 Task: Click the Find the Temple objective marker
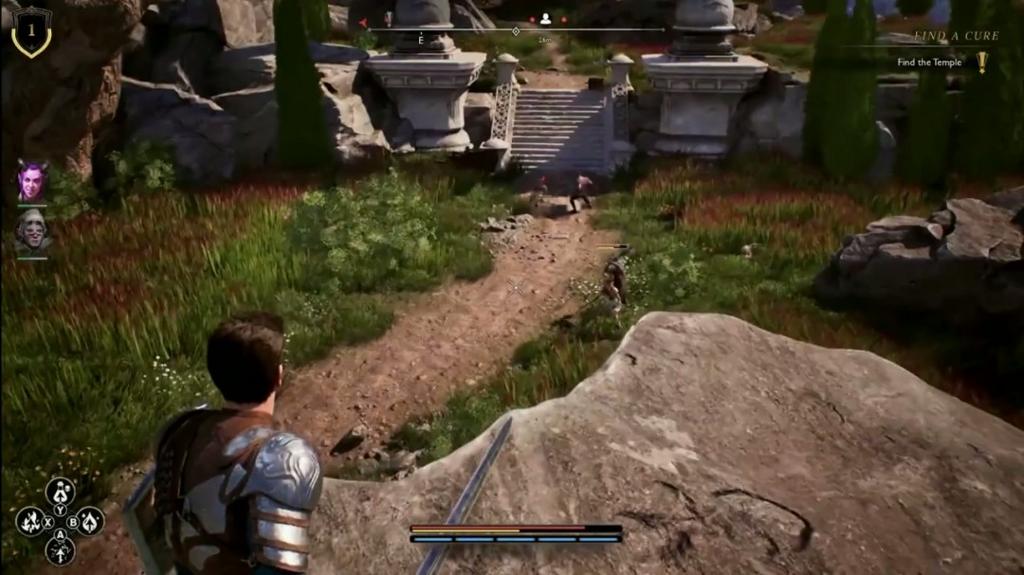tap(981, 62)
